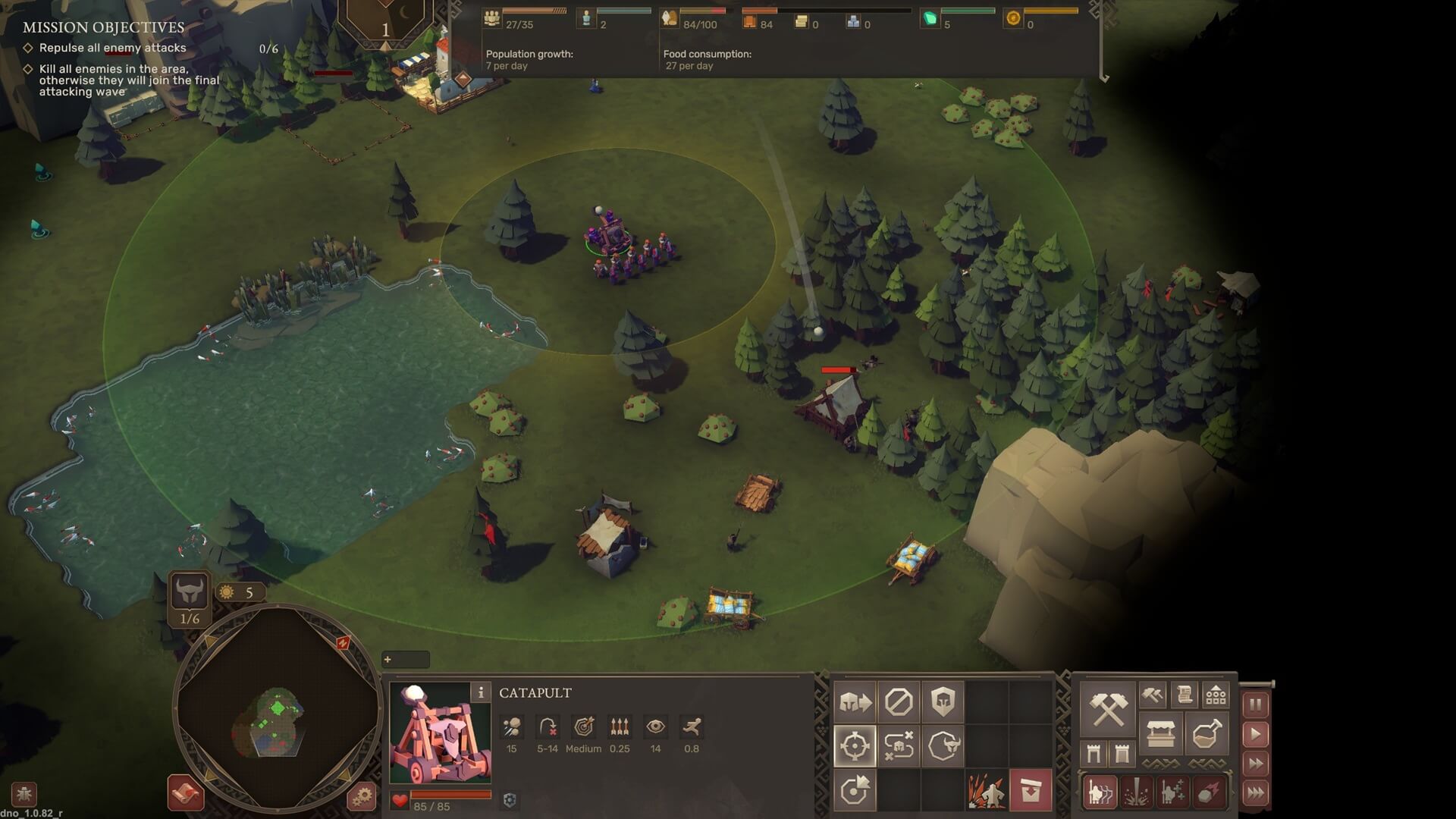Choose the crosshair attack target command
Screen dimensions: 1456x819
coord(855,746)
